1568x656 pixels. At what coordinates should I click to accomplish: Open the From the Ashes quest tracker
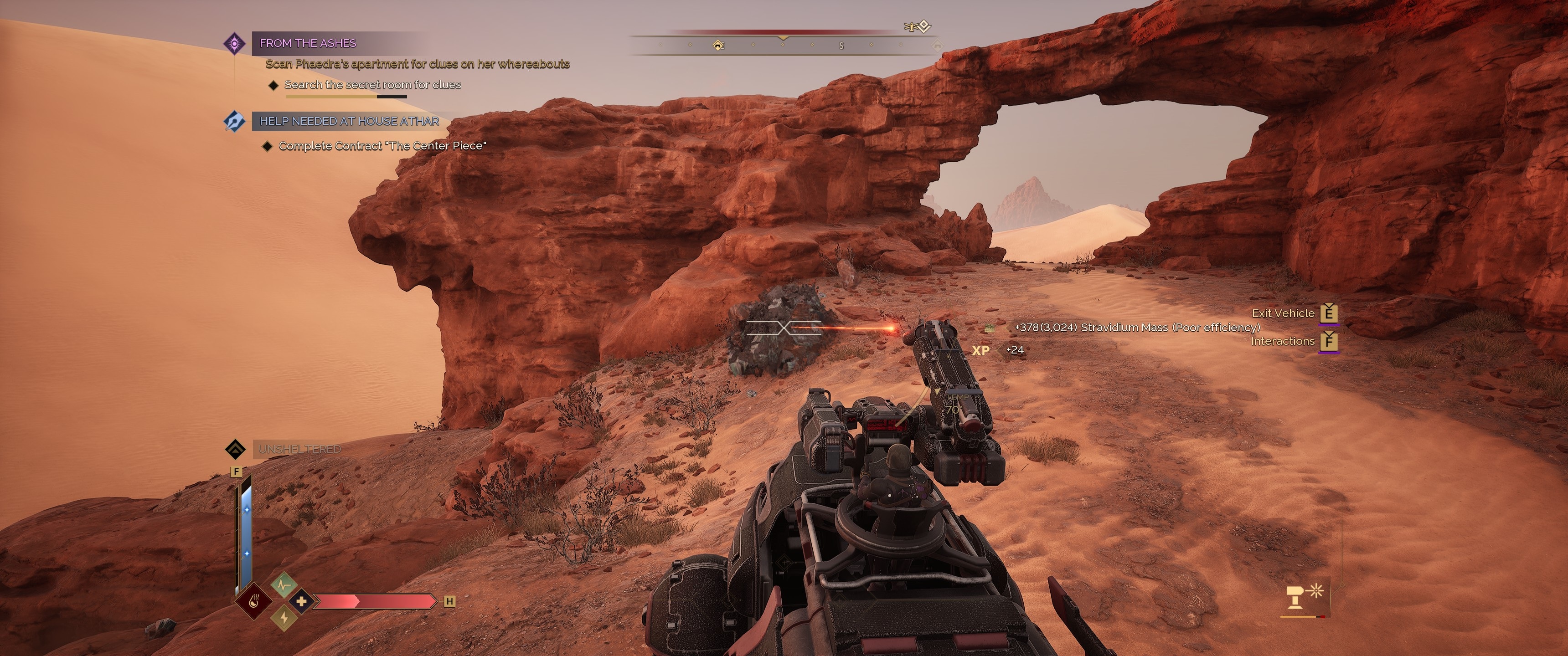tap(308, 43)
